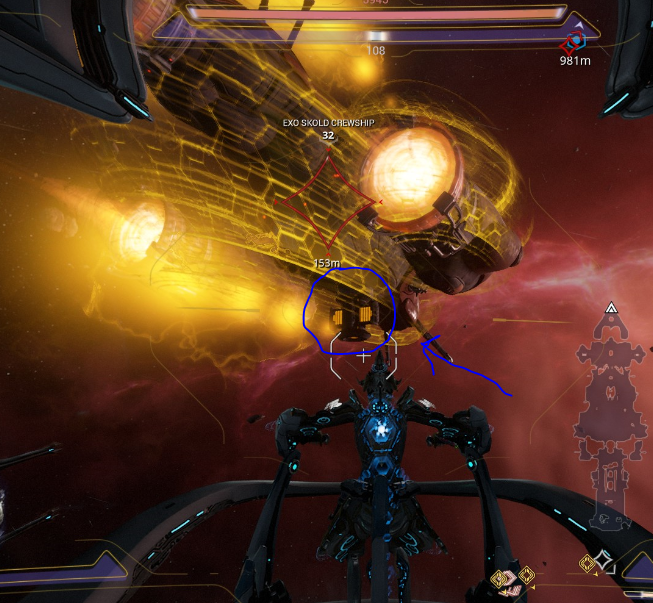Click the objective waypoint marker showing 981m

pyautogui.click(x=575, y=43)
